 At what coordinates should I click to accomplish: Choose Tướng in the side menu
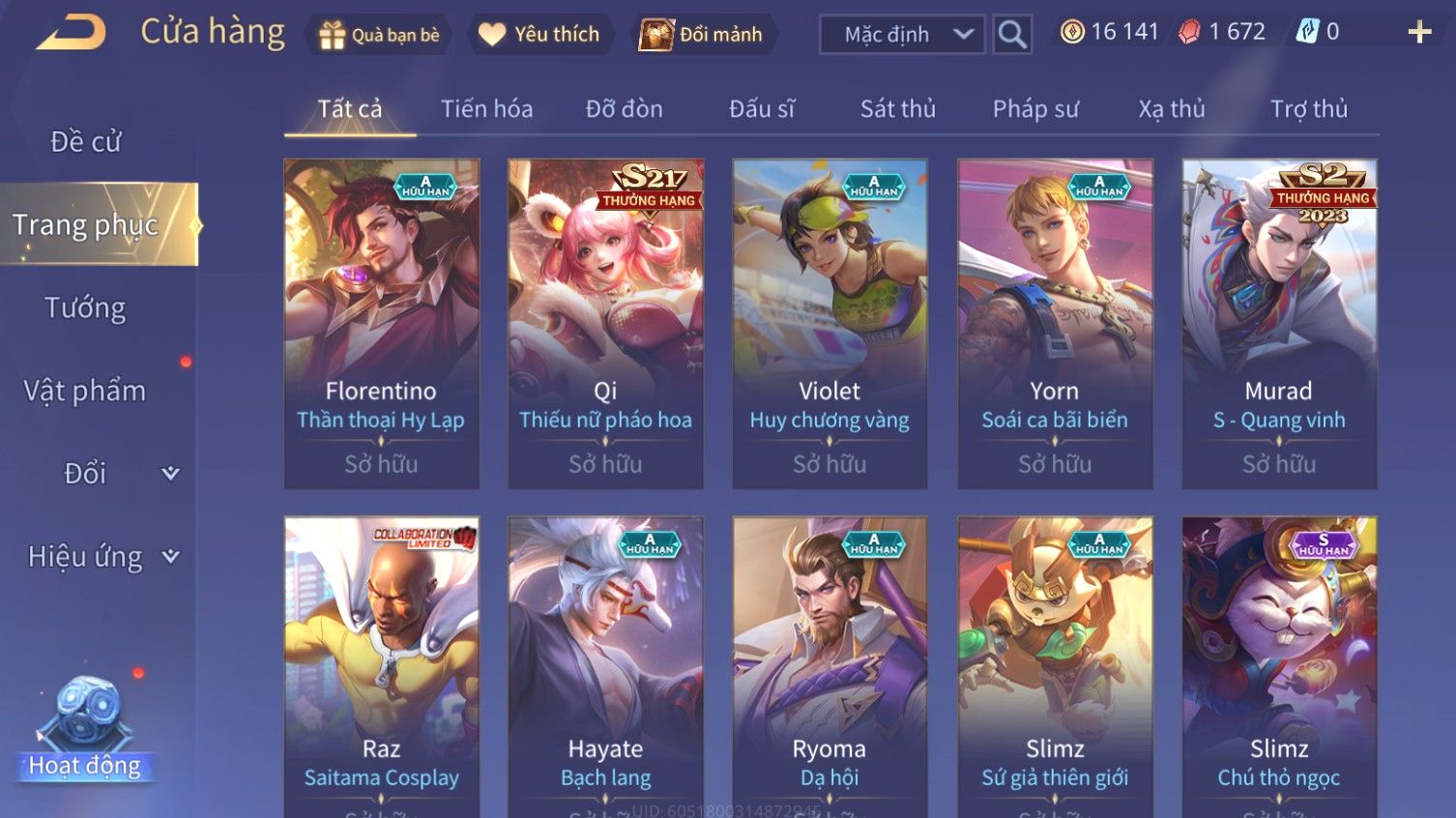tap(85, 308)
